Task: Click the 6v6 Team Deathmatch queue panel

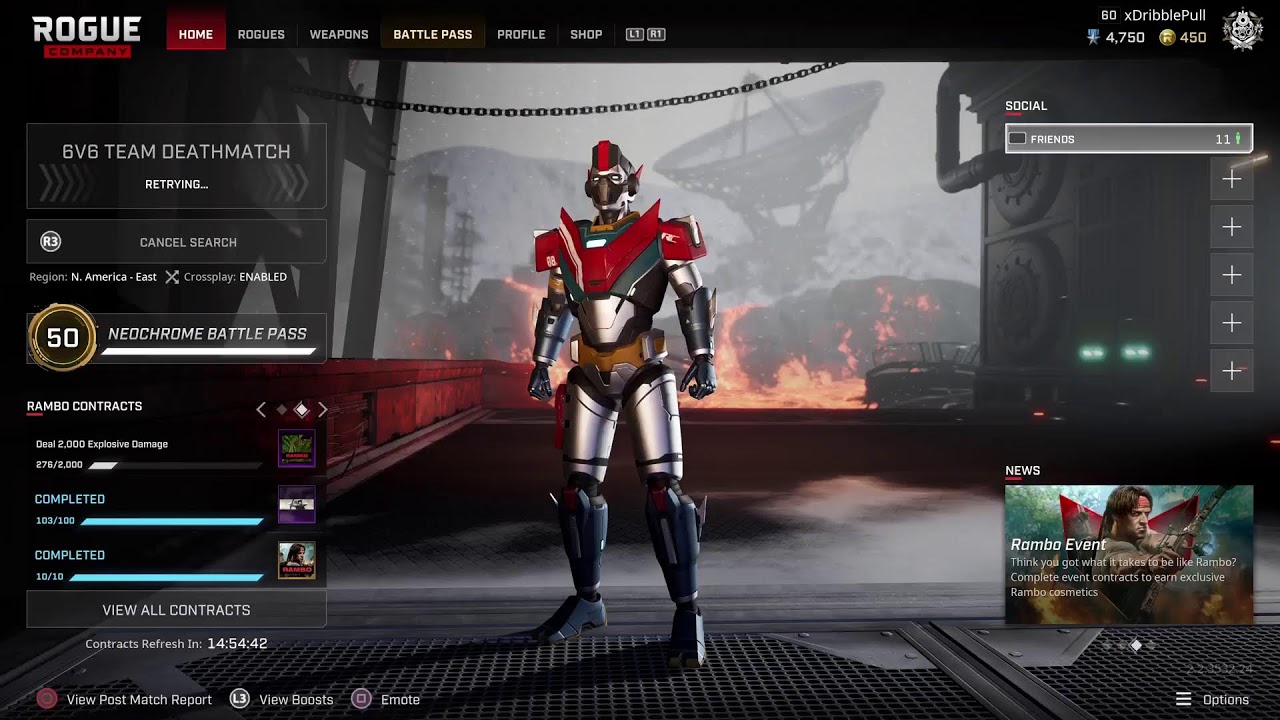Action: pos(176,165)
